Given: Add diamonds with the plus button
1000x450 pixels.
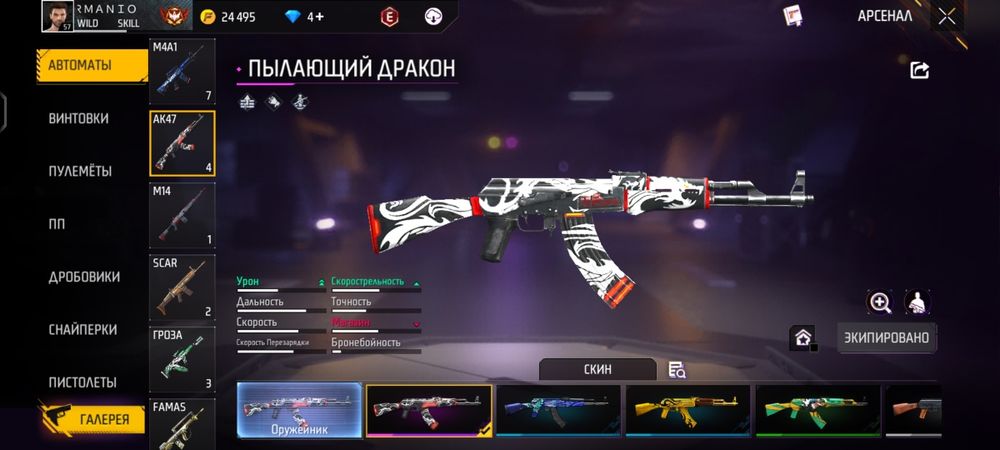Looking at the screenshot, I should [x=319, y=17].
